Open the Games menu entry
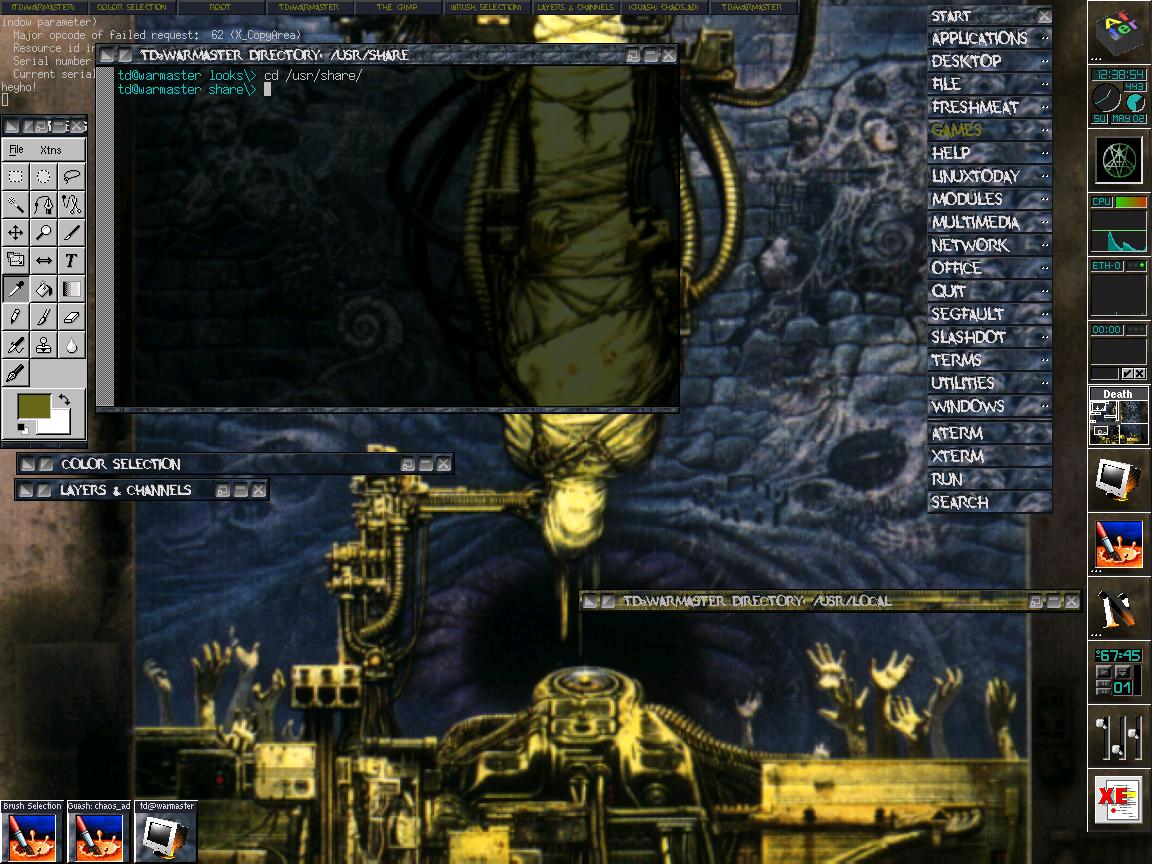1152x864 pixels. pyautogui.click(x=957, y=130)
